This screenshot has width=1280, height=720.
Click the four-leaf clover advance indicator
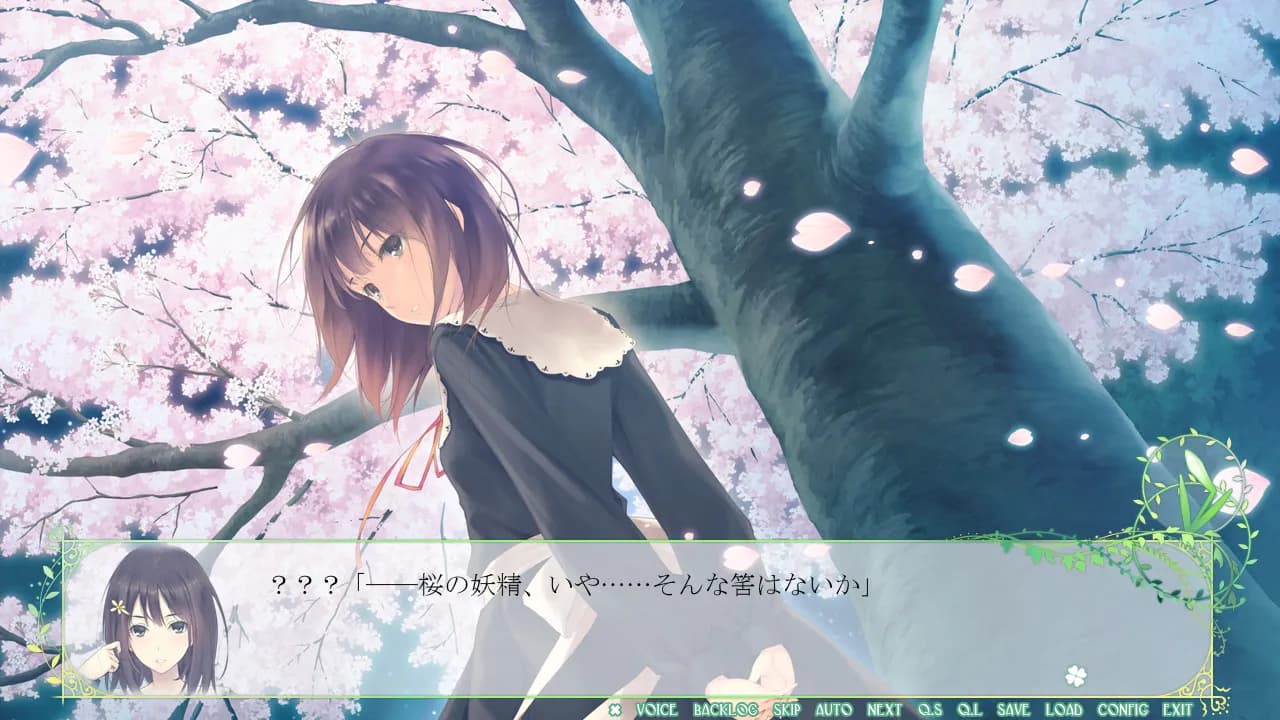click(x=1075, y=676)
